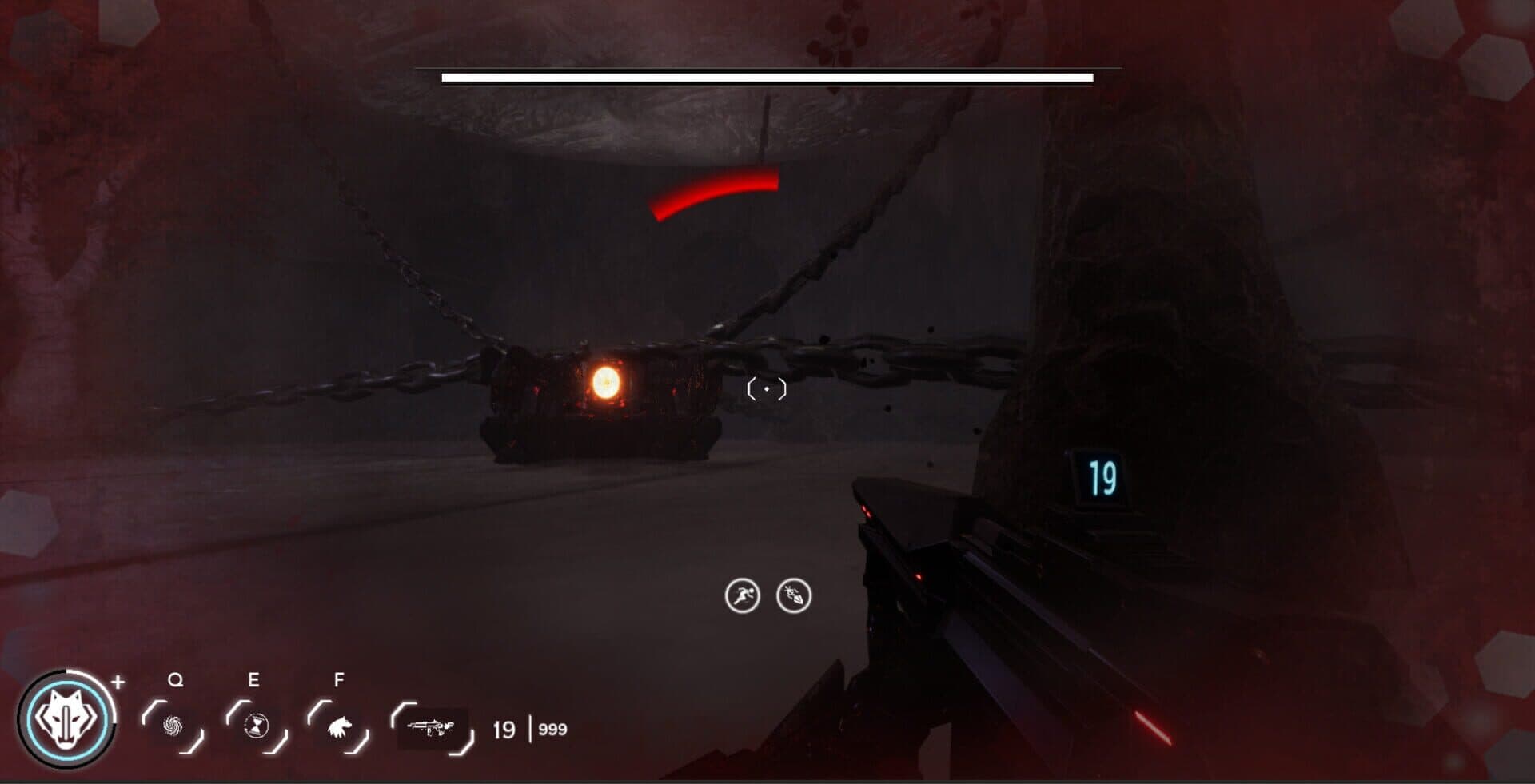Screen dimensions: 1535x784
Task: Click the boss health bar at top
Action: click(766, 78)
